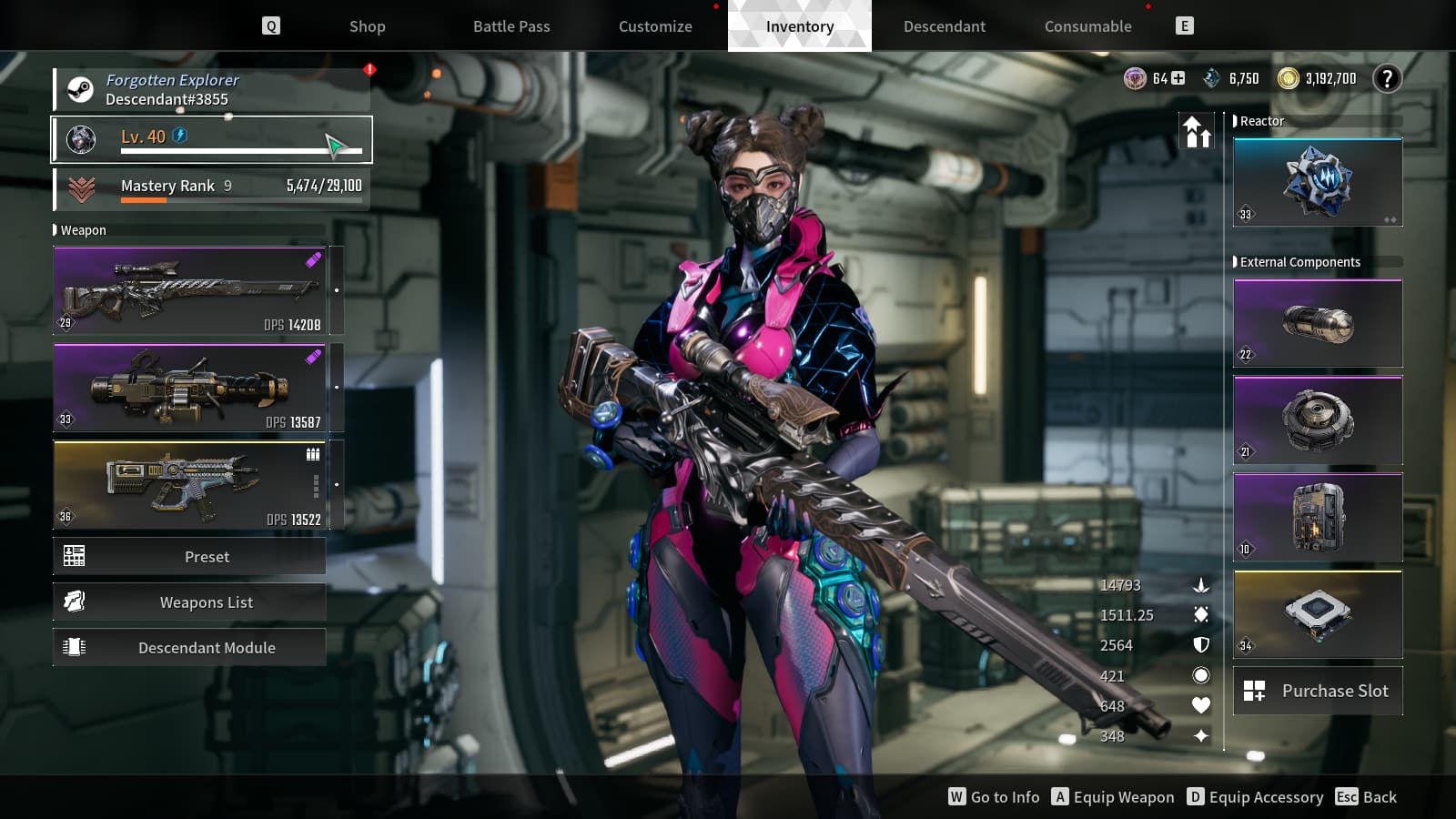Choose the gold weapon with DPS 13522
The image size is (1456, 819).
[189, 485]
